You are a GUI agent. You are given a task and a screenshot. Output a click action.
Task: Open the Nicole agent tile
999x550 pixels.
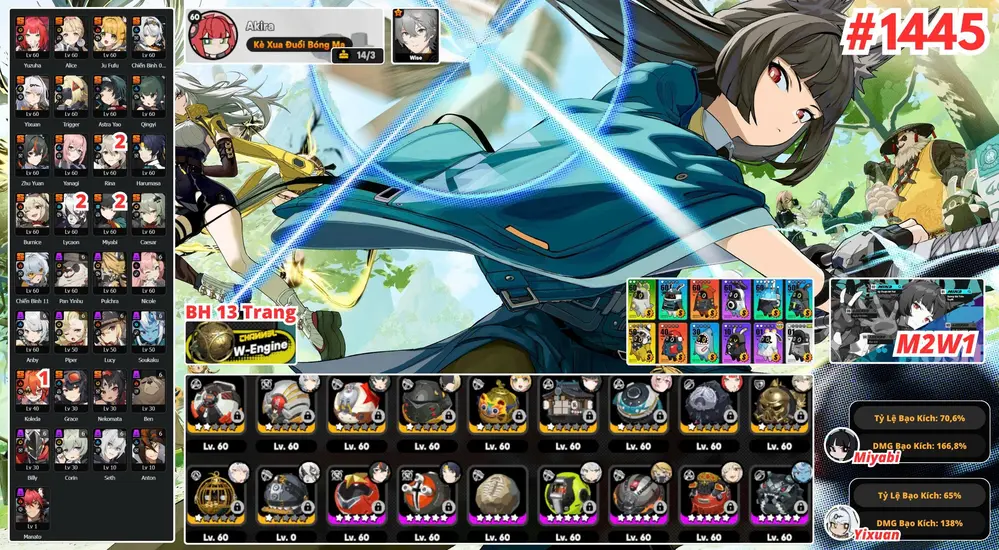click(148, 268)
